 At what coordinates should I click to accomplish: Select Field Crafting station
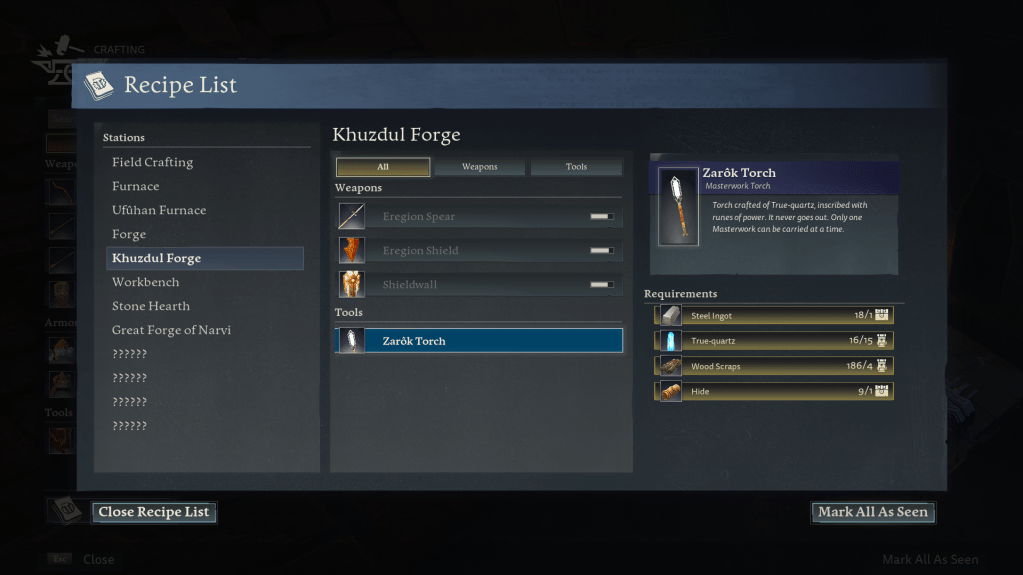click(x=153, y=162)
